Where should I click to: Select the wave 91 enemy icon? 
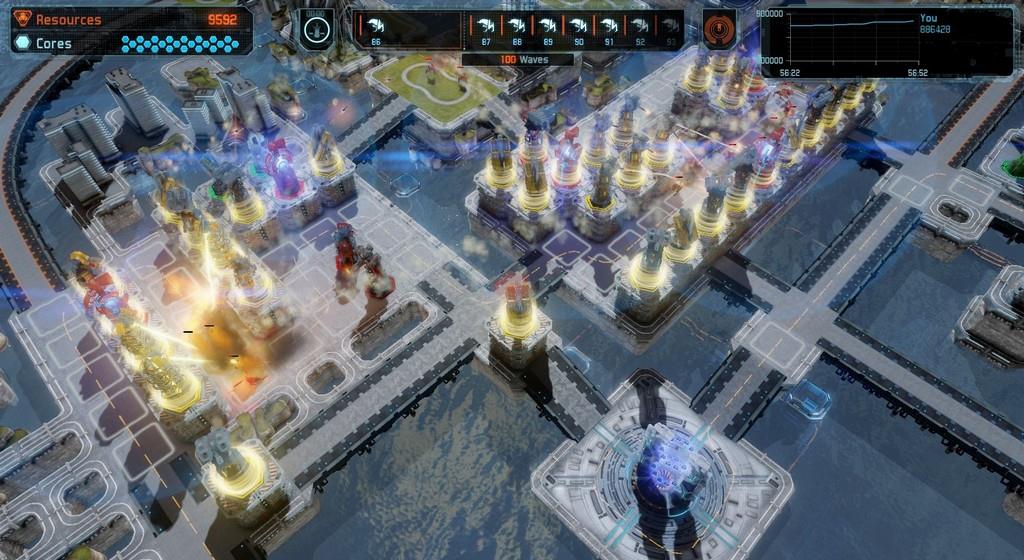[x=609, y=25]
